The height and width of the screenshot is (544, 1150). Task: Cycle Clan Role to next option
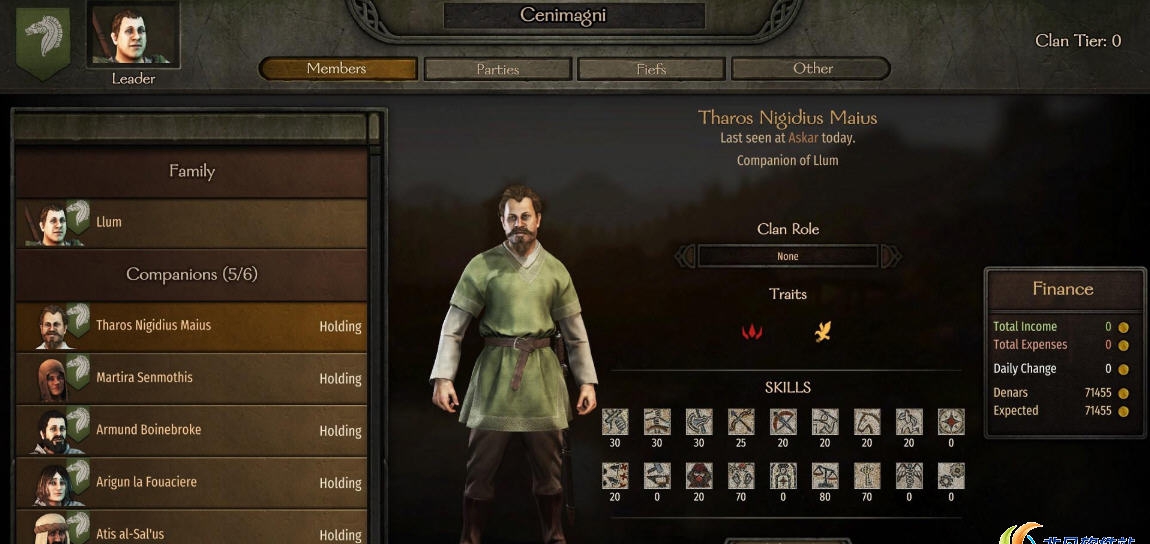coord(891,257)
